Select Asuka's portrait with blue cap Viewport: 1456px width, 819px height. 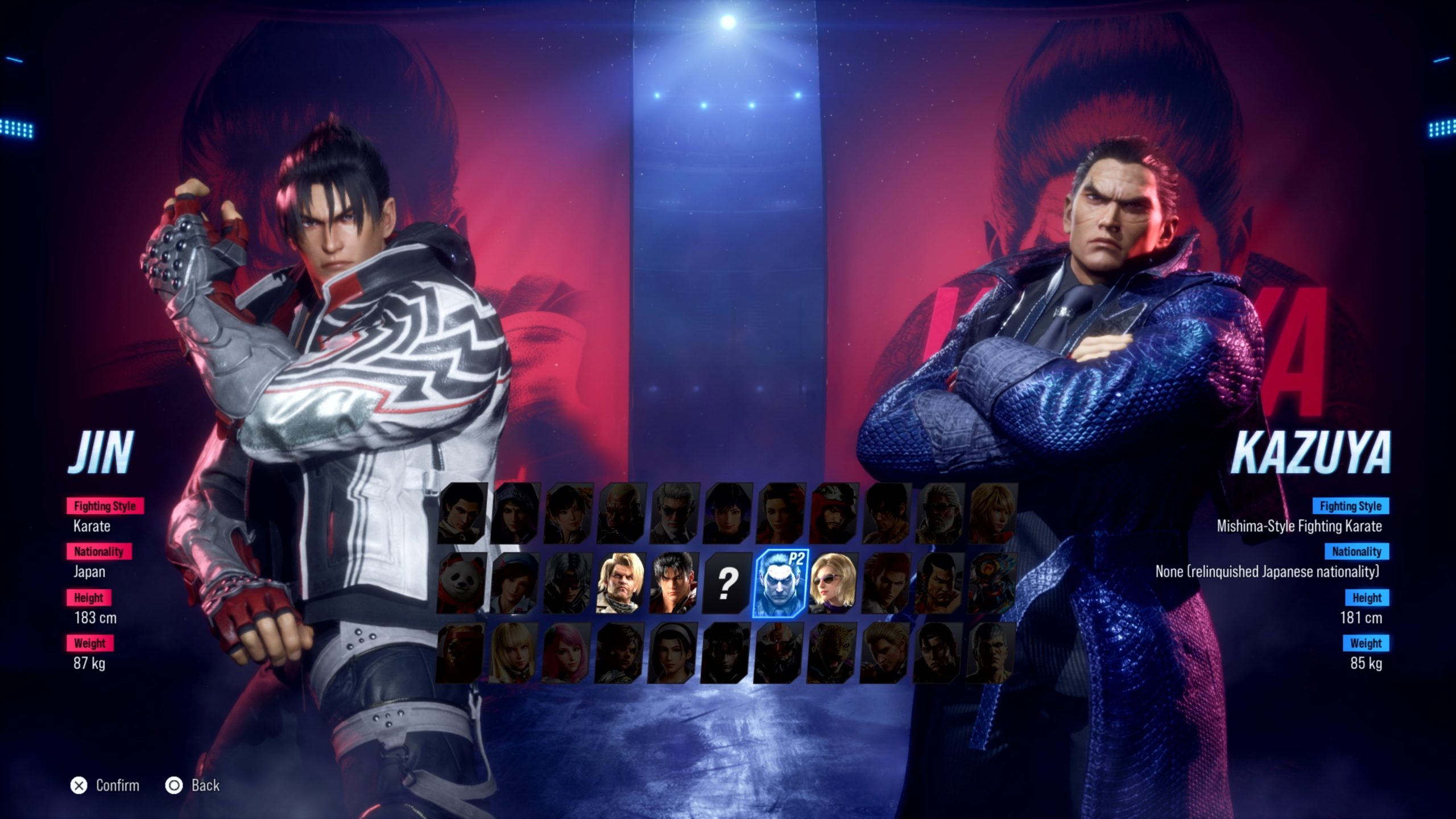(515, 584)
